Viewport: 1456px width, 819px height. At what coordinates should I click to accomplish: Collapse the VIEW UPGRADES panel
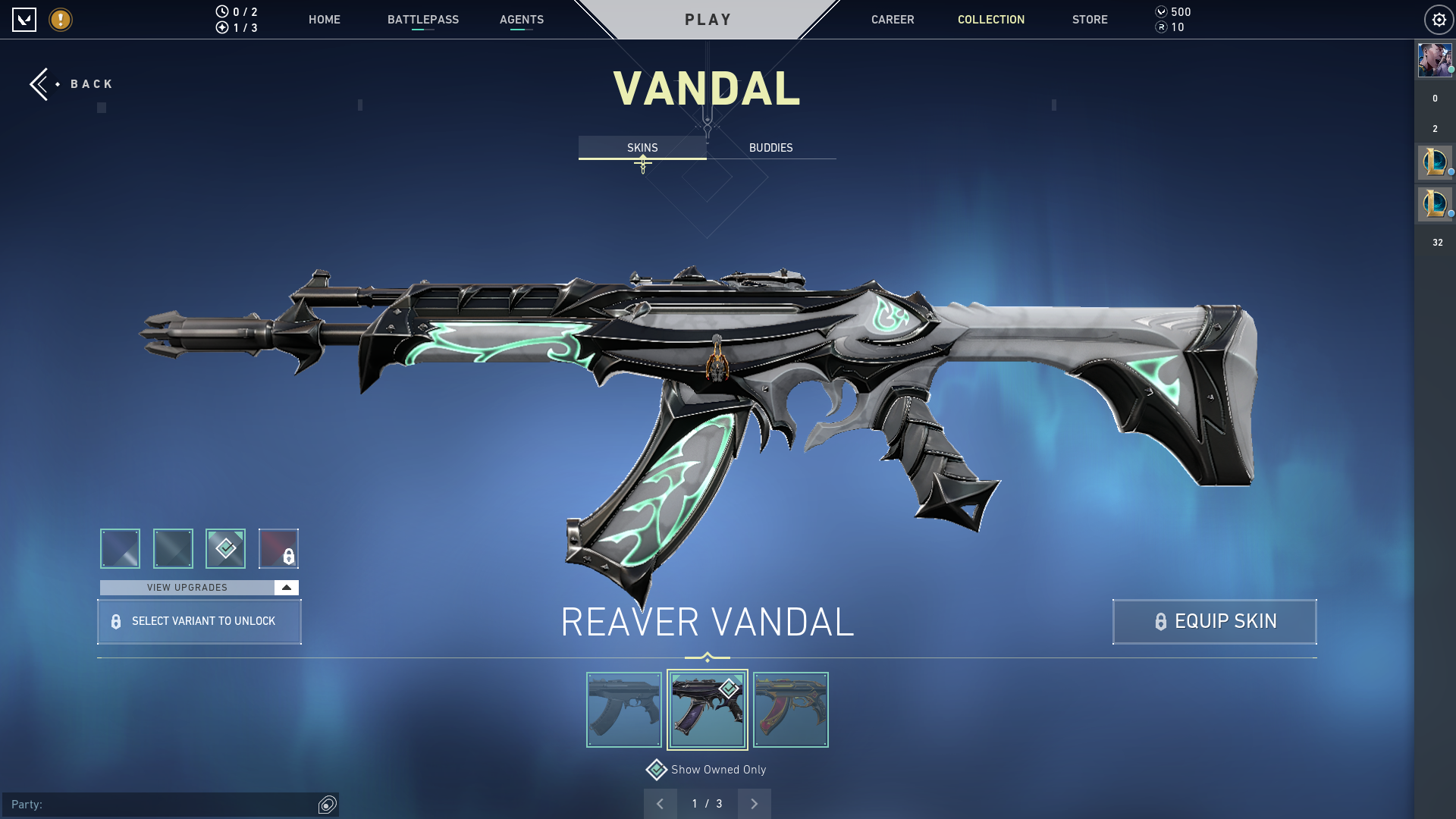coord(285,587)
